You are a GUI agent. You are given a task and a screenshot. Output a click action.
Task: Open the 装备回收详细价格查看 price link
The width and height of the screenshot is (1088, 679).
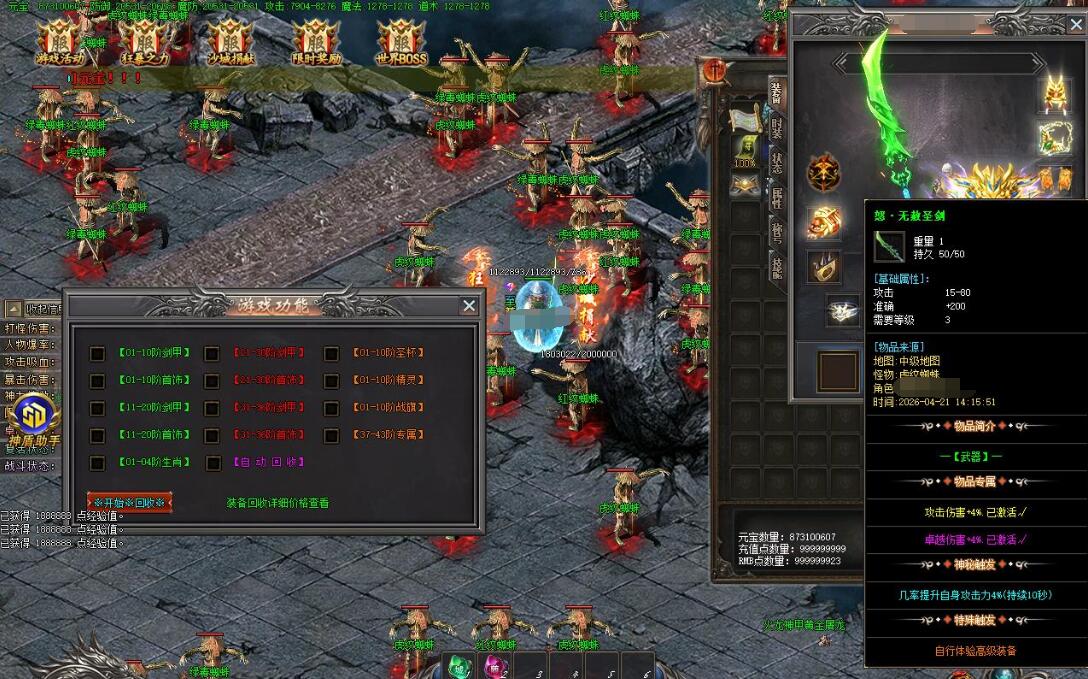(x=277, y=503)
